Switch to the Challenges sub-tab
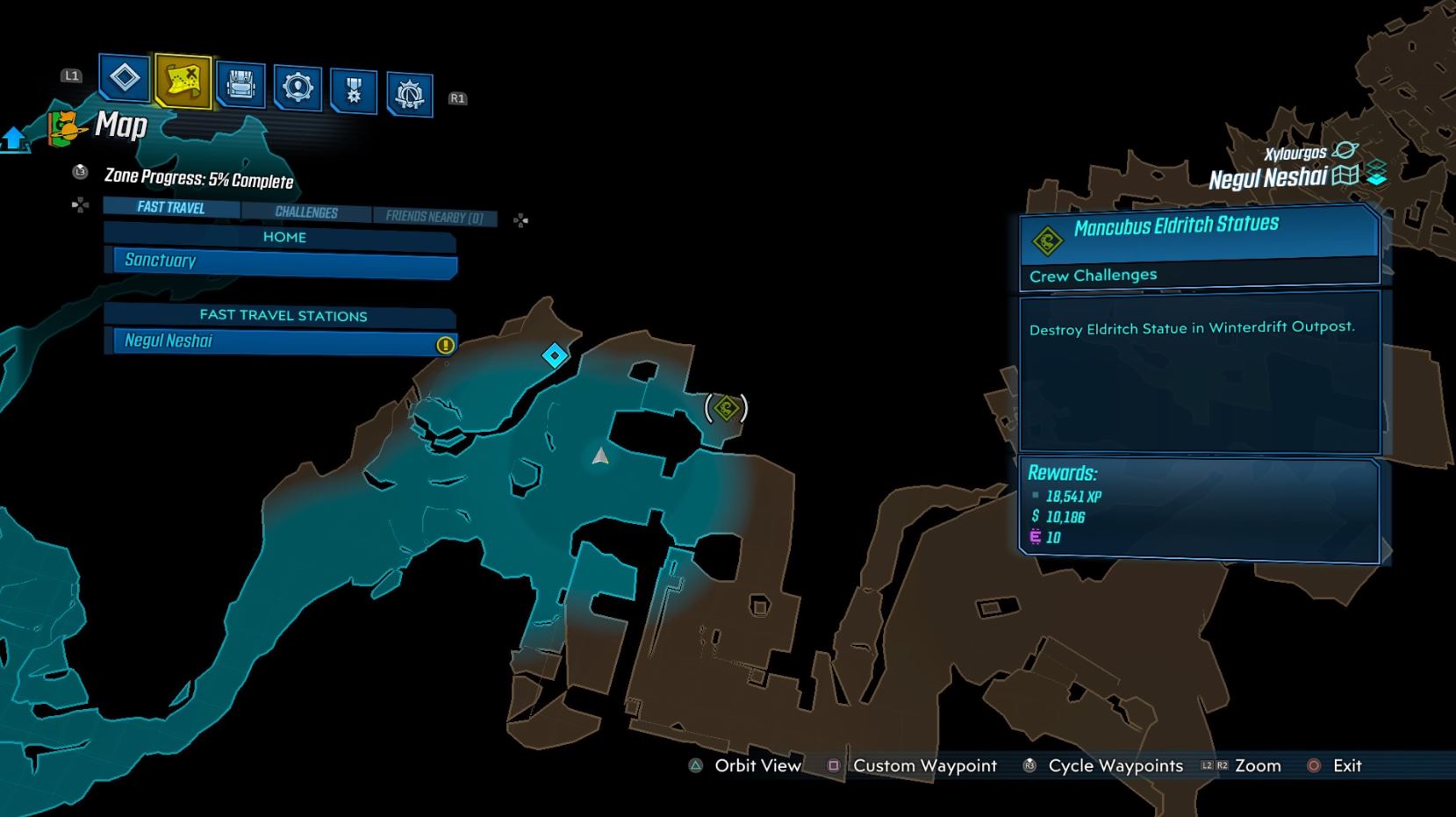 point(306,212)
